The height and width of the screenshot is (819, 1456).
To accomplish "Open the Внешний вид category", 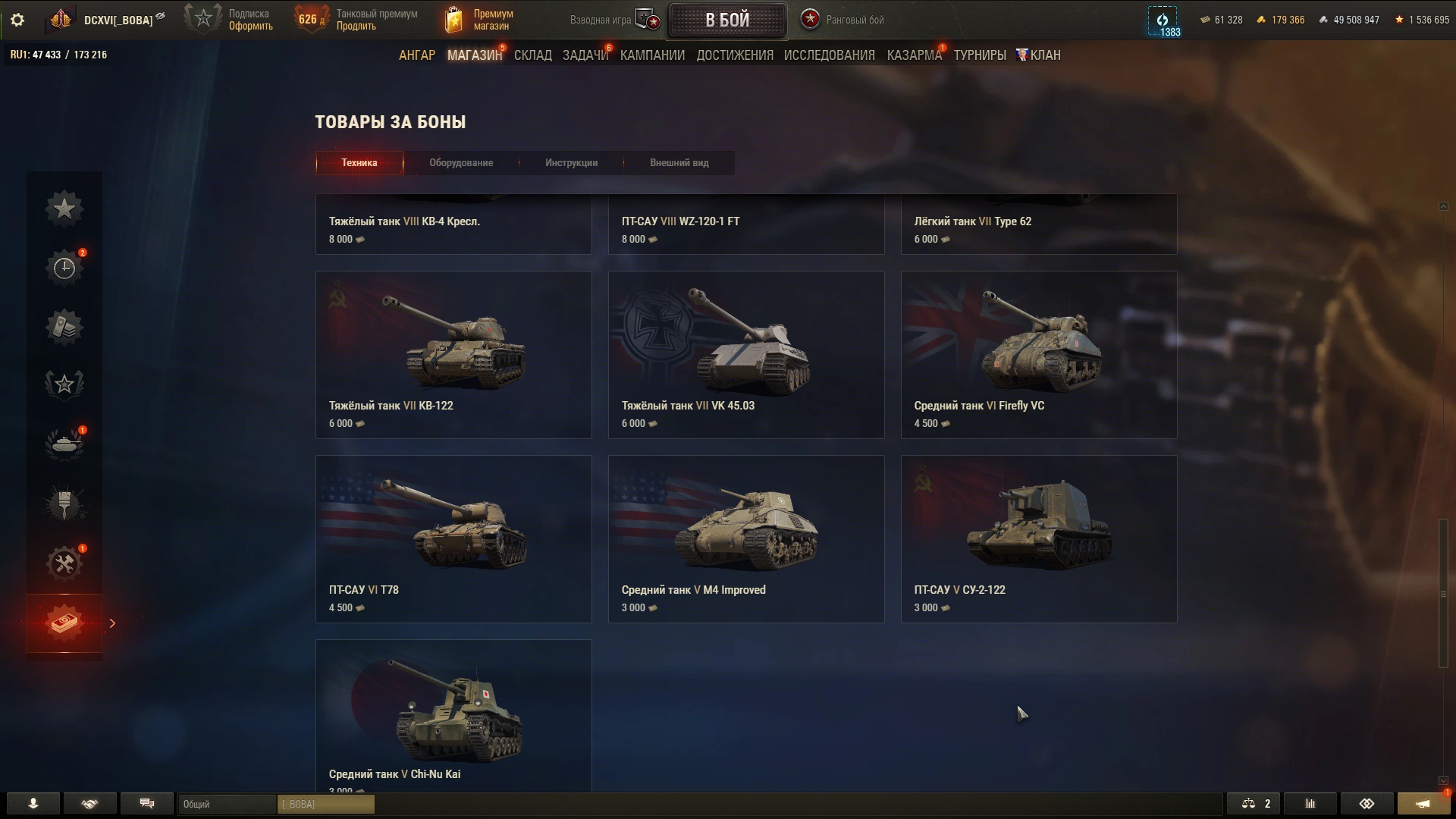I will click(x=679, y=163).
